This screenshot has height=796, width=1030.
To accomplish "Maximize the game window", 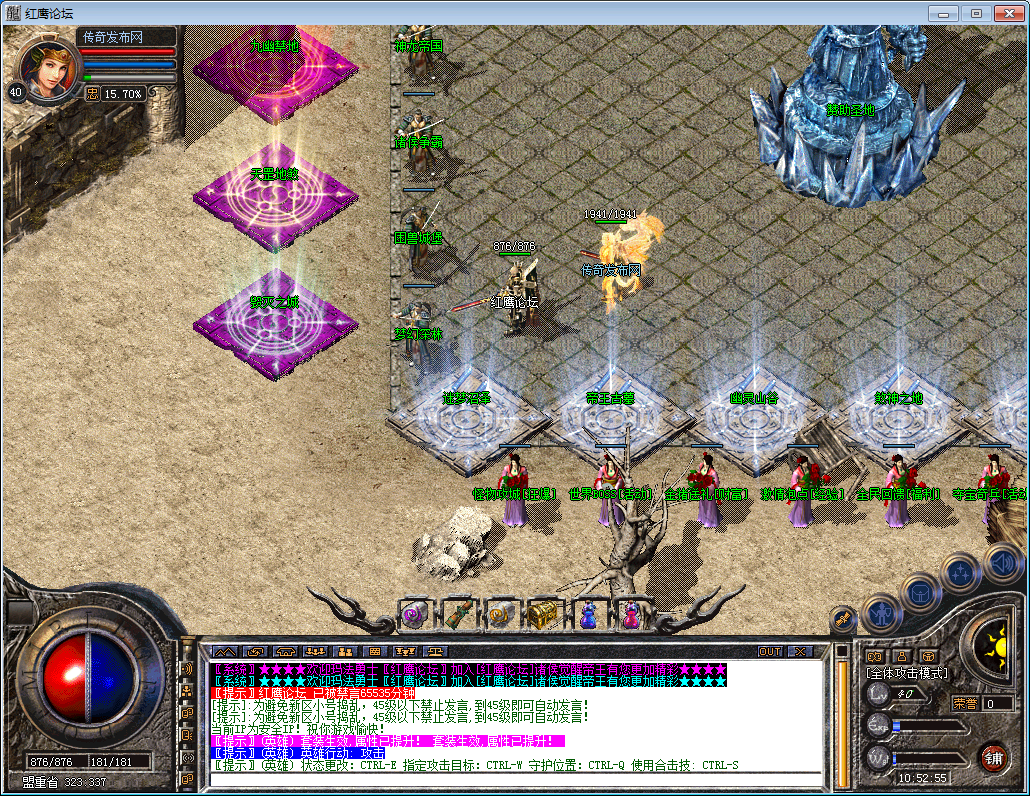I will coord(977,13).
